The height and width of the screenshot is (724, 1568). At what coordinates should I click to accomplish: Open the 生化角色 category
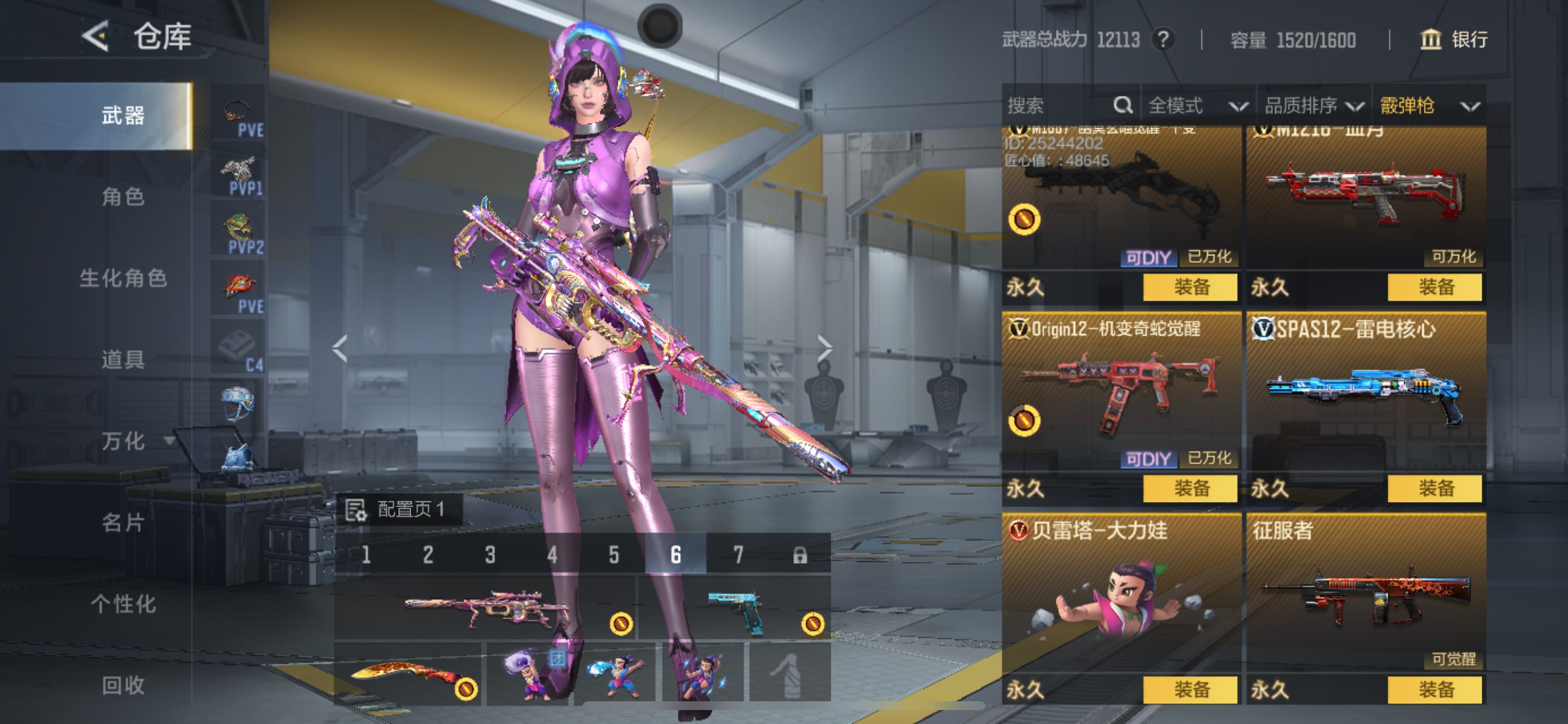tap(123, 278)
